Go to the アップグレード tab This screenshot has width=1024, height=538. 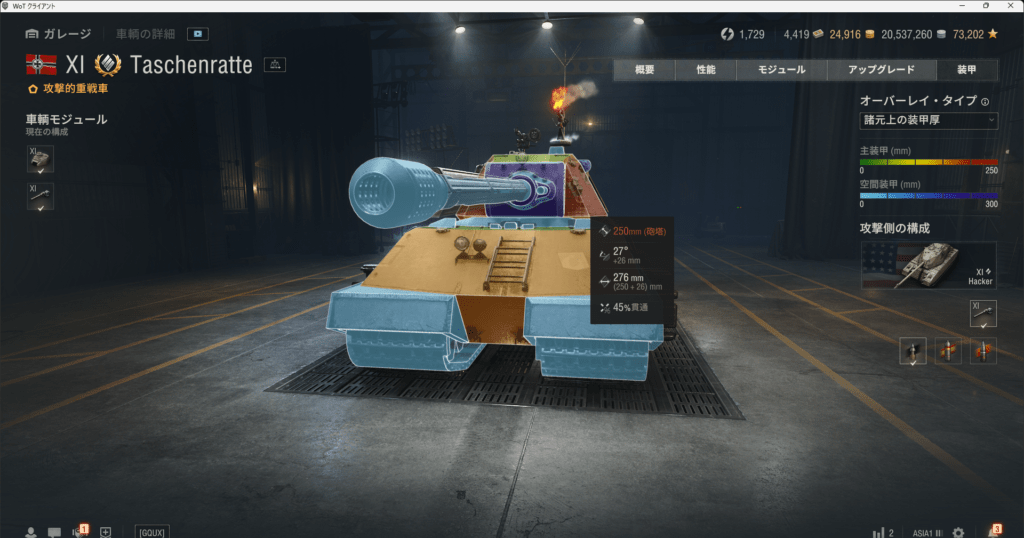(881, 70)
